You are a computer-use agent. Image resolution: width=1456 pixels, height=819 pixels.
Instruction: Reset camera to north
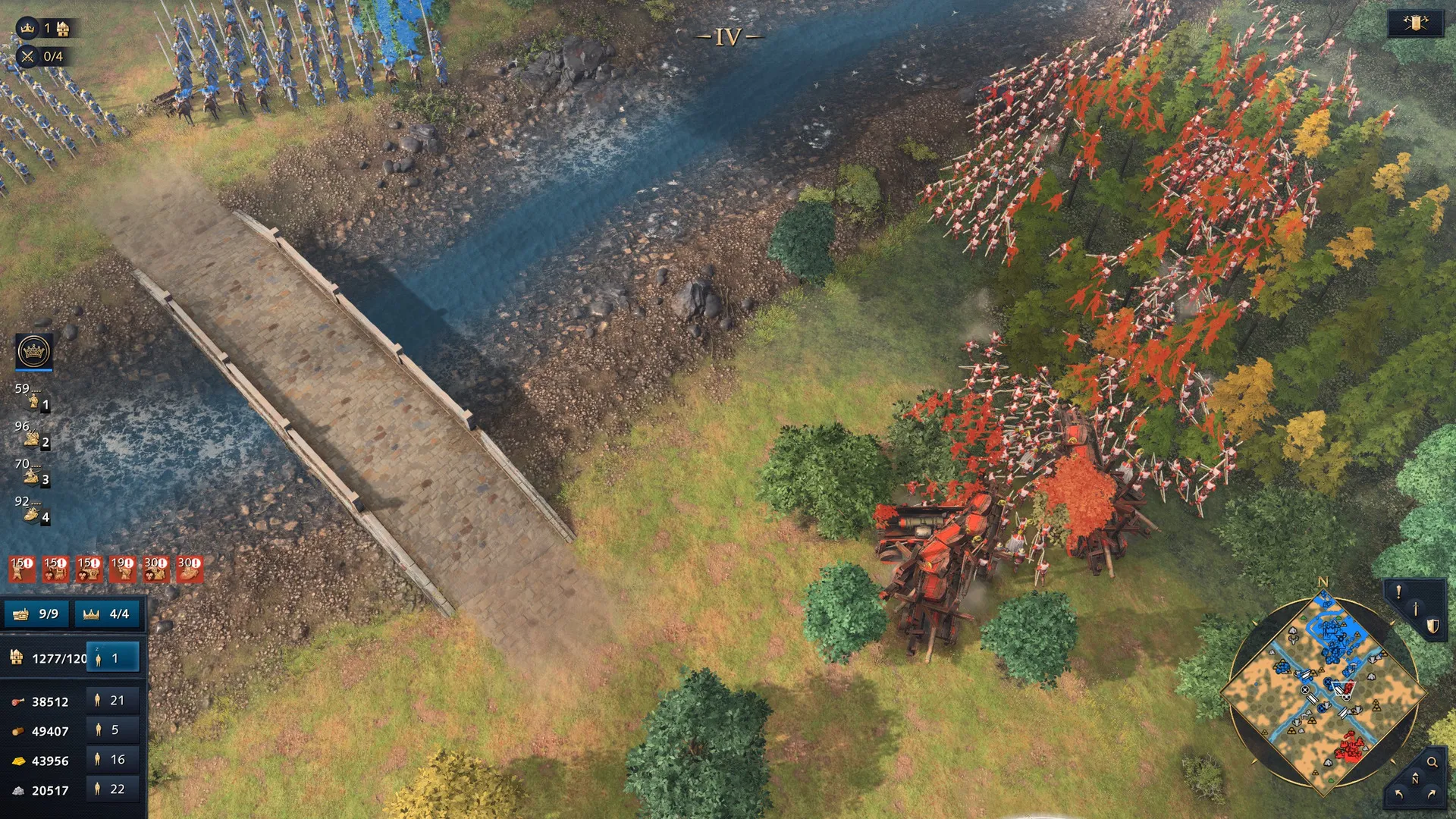[1415, 779]
